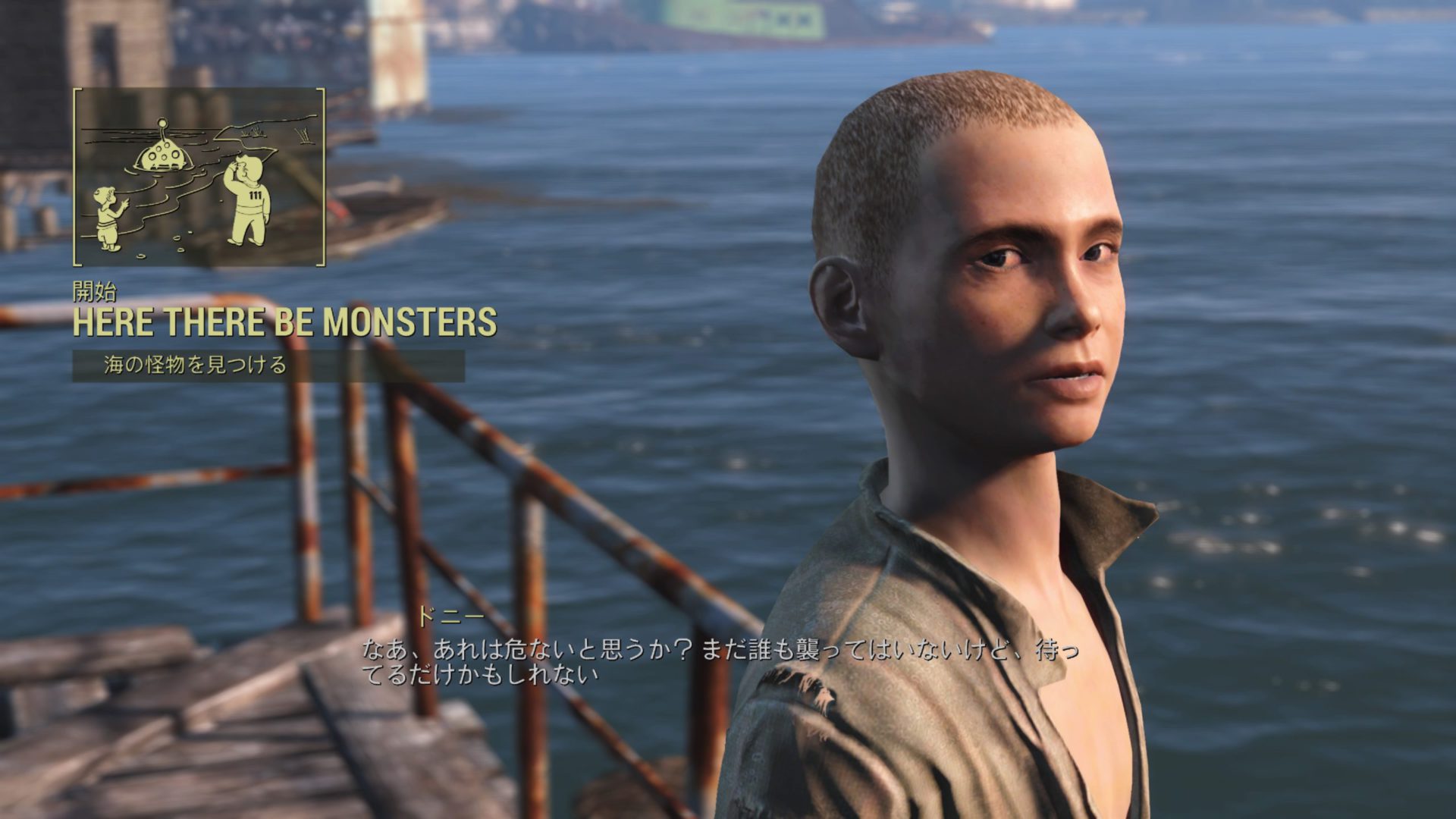Click the Vault Boy quest illustration
The image size is (1456, 819).
point(199,177)
